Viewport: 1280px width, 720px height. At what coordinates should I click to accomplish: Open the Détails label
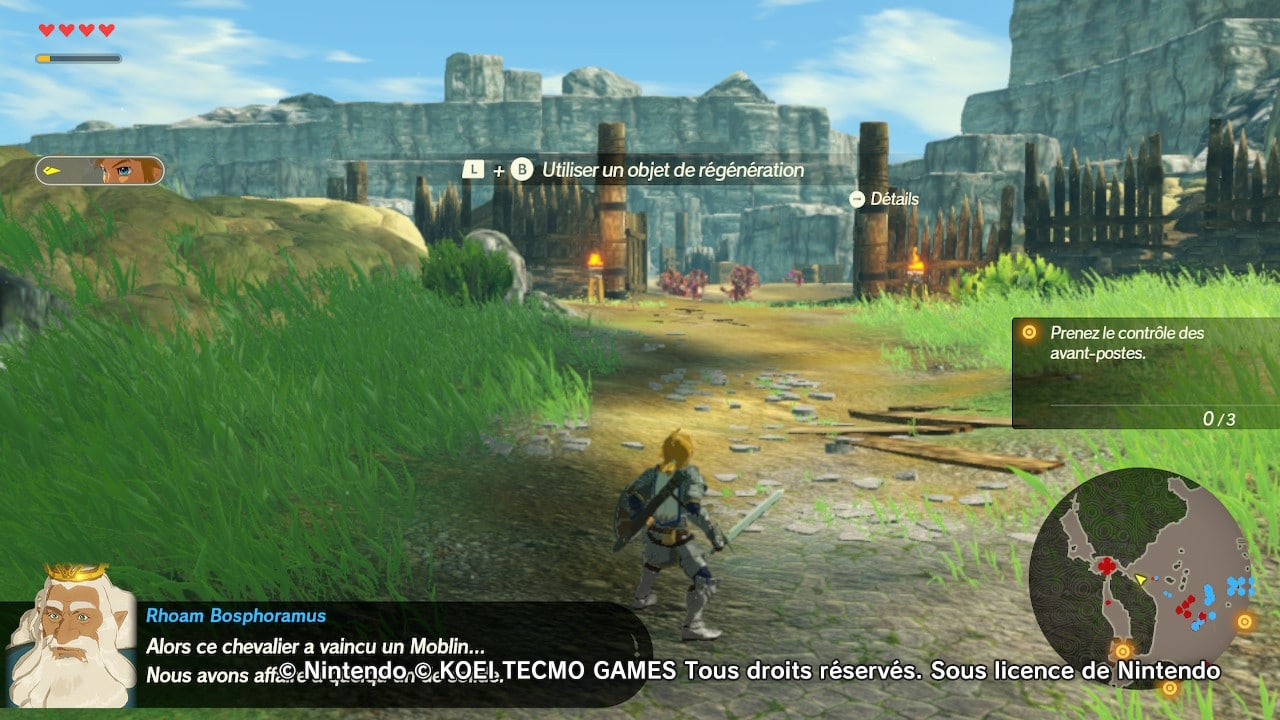click(x=893, y=199)
